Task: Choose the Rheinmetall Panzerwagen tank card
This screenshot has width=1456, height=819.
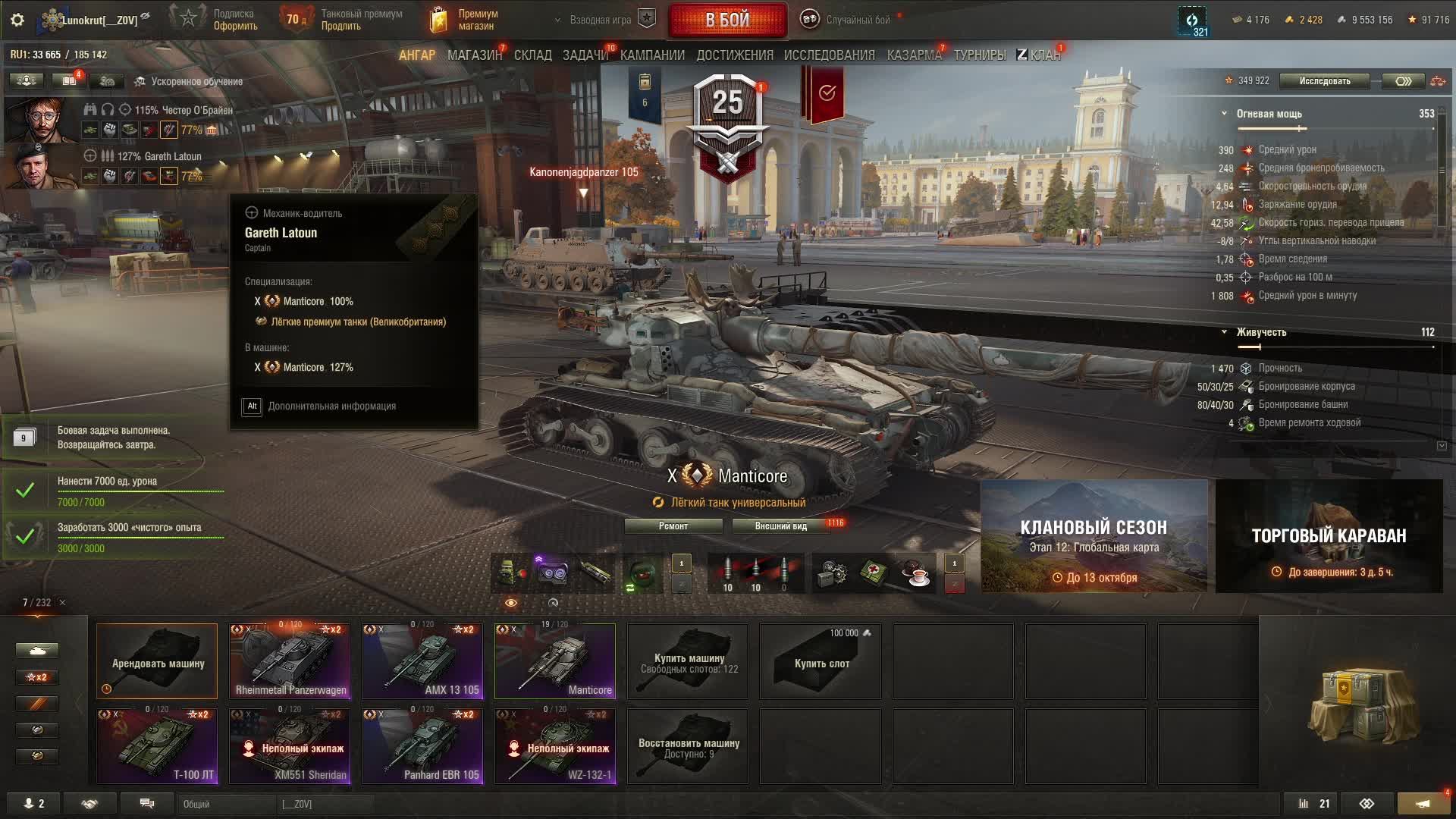Action: tap(290, 661)
